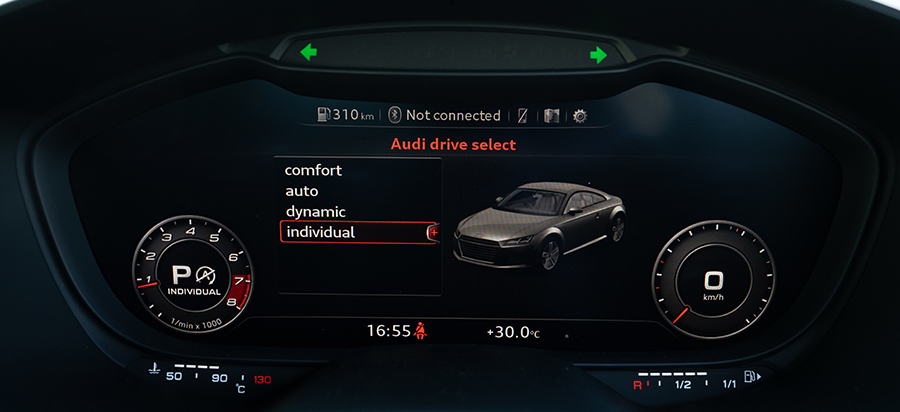This screenshot has width=900, height=412.
Task: Click the Bluetooth Not connected status
Action: [x=444, y=115]
